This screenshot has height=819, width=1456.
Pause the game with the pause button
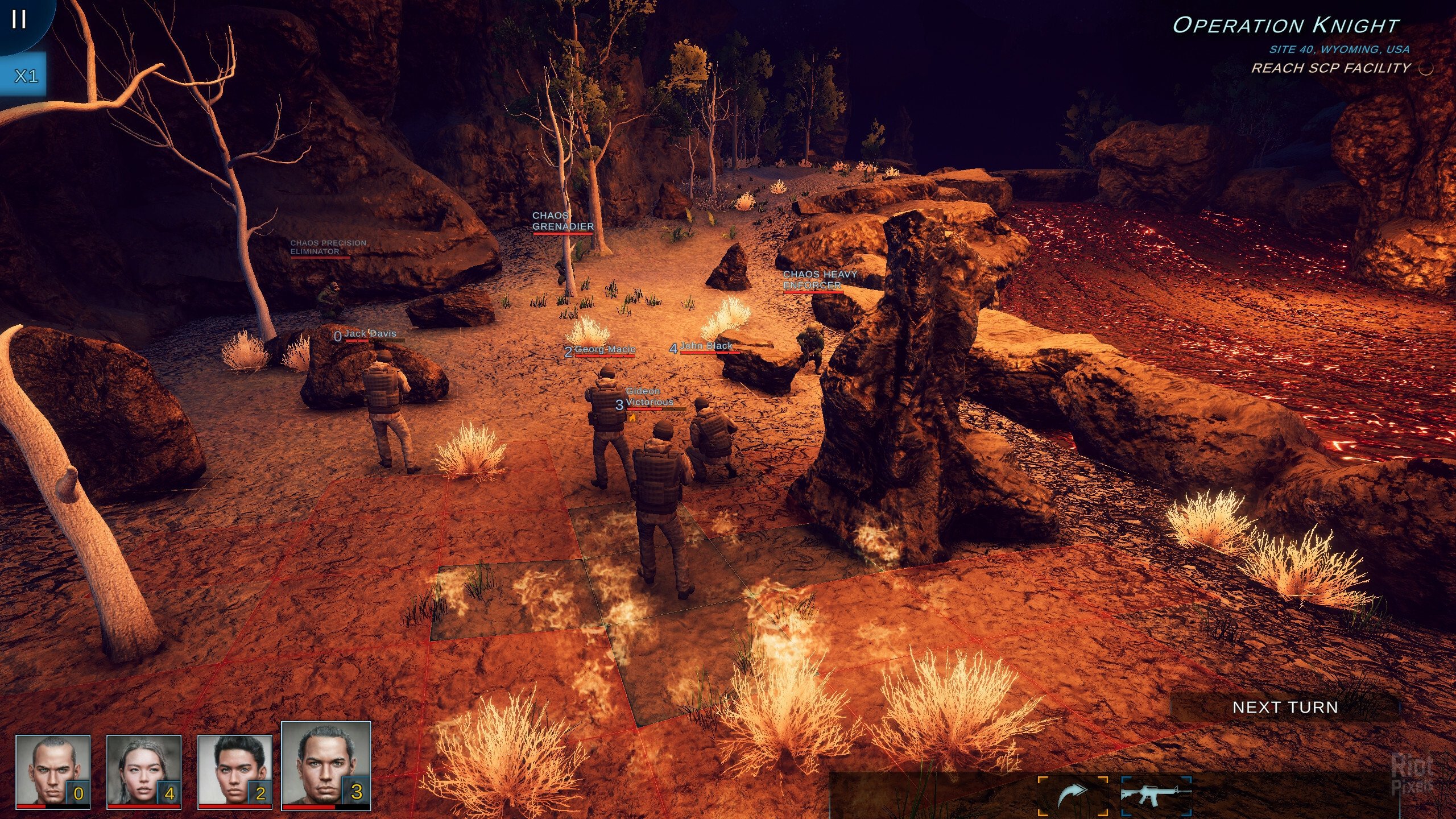tap(19, 20)
